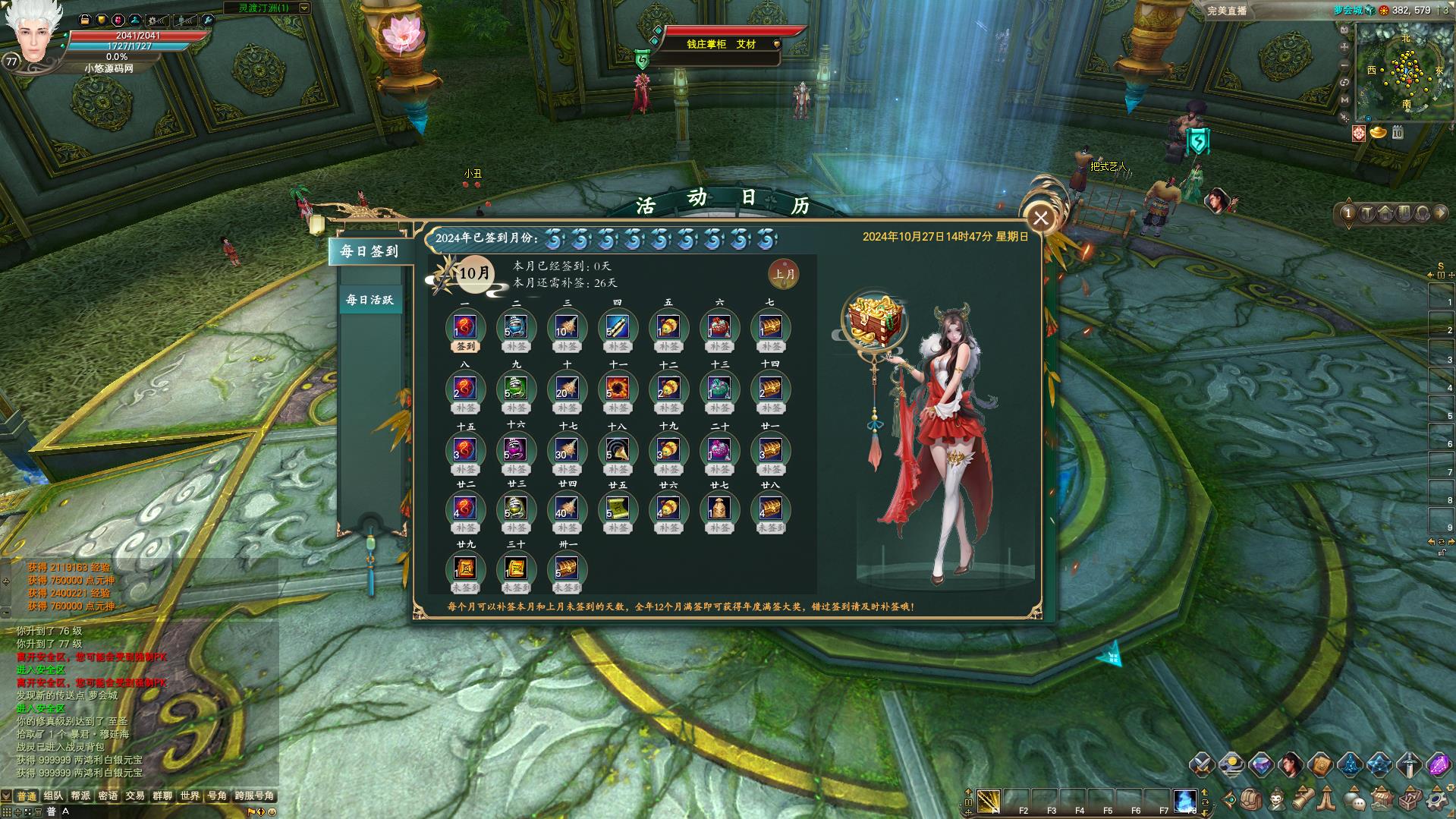
Task: Select the 组队 chat channel tab
Action: 53,796
